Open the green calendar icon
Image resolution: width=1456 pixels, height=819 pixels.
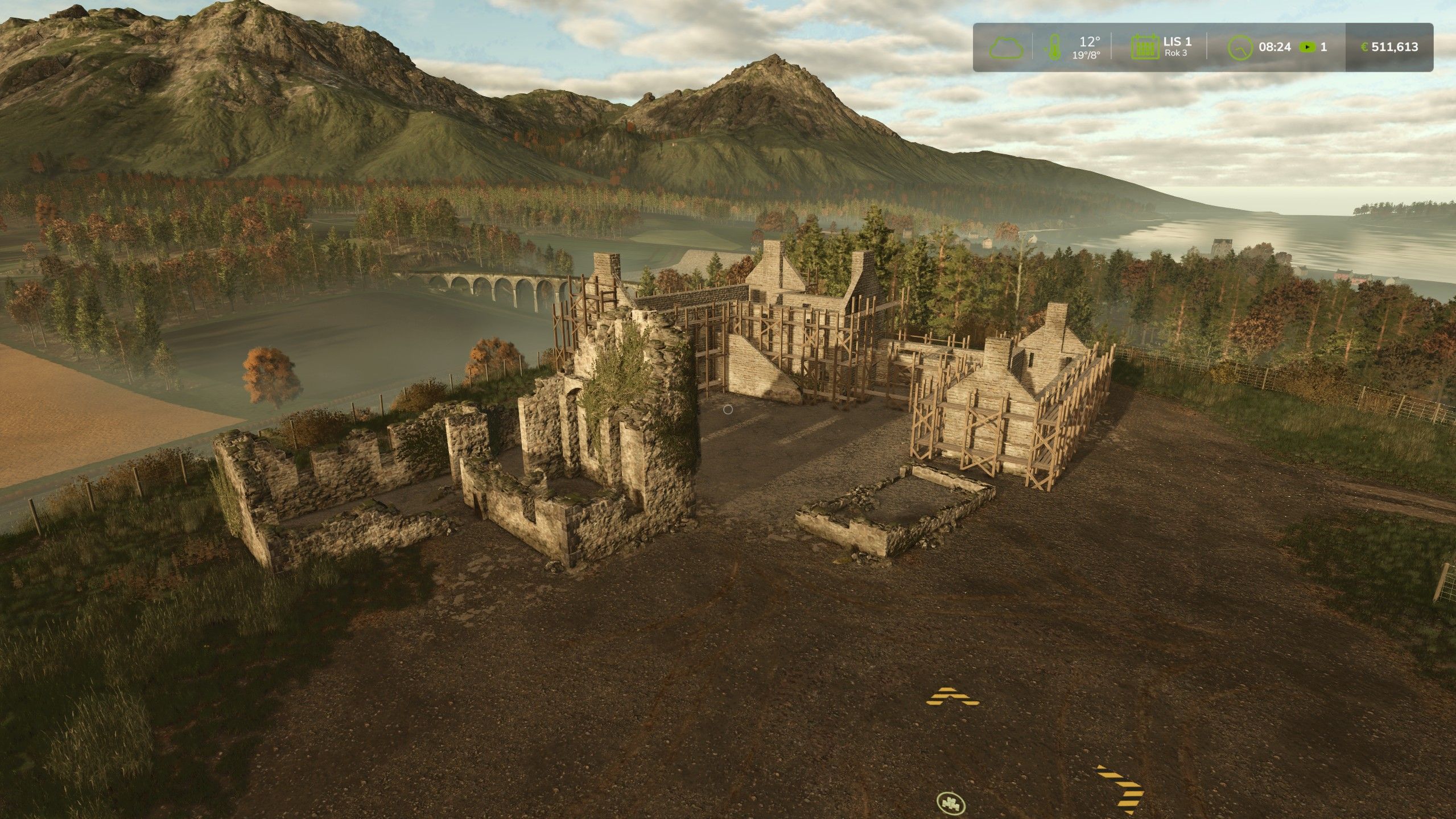point(1144,47)
